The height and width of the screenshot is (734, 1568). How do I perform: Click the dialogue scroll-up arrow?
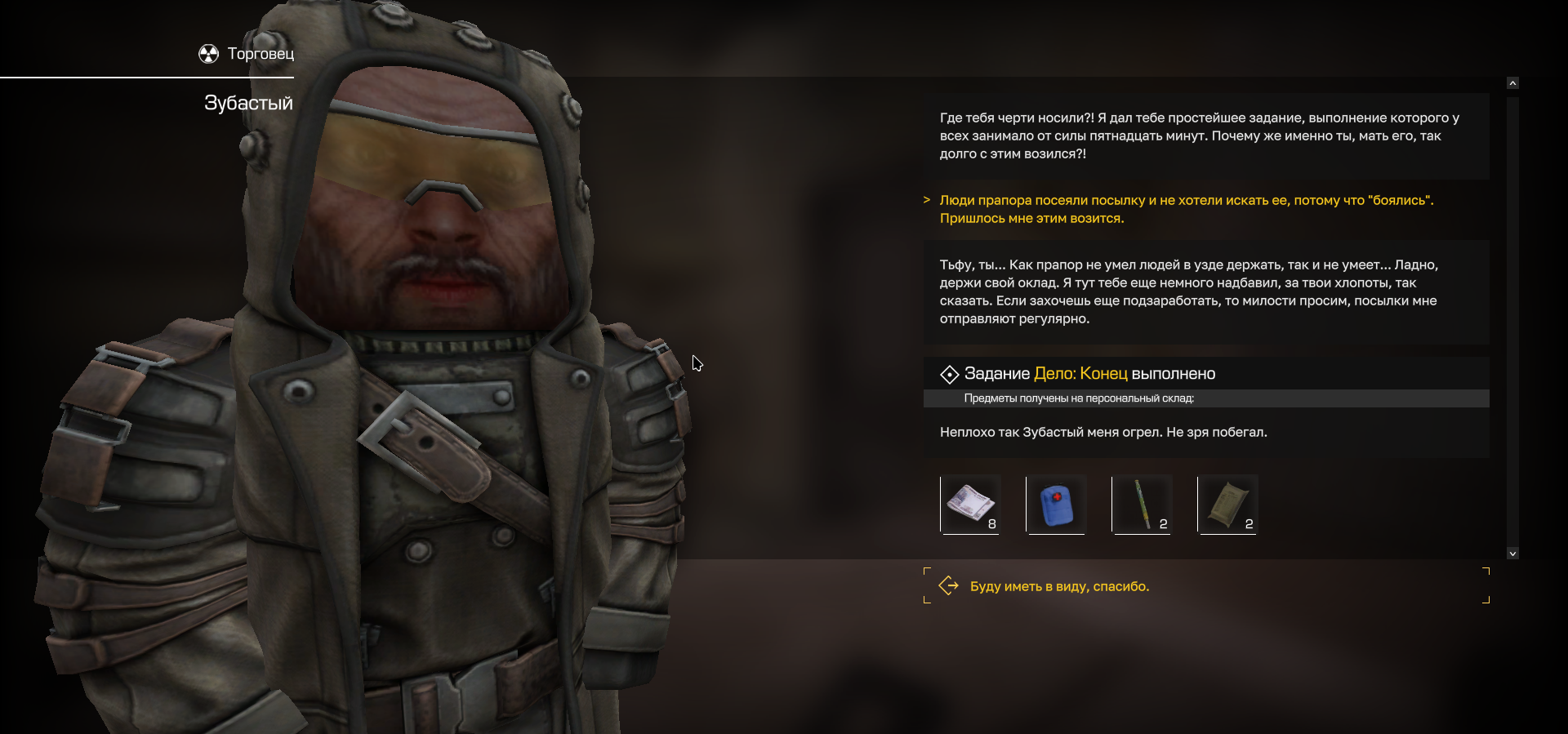point(1512,83)
